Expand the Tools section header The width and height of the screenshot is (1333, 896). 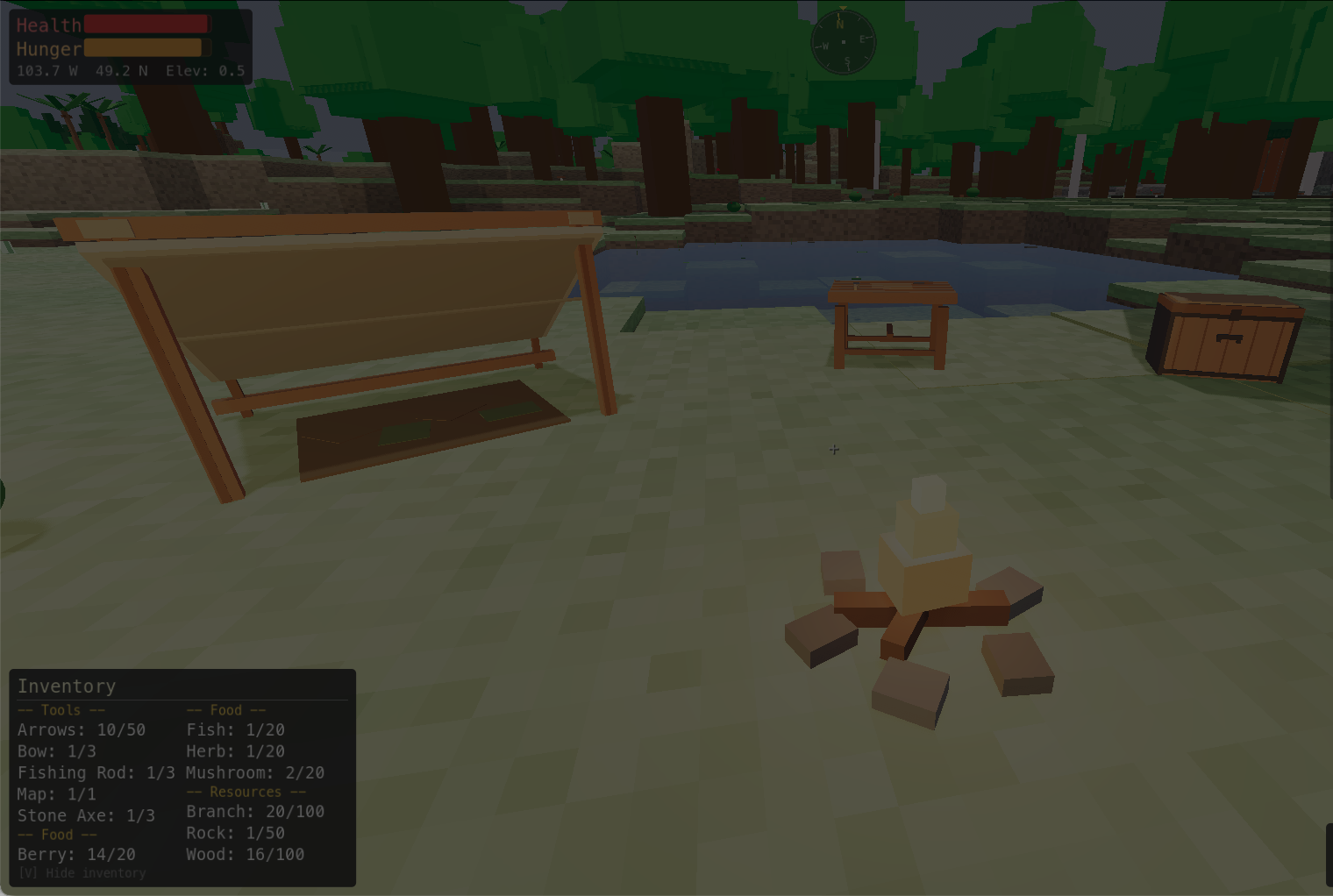click(61, 710)
